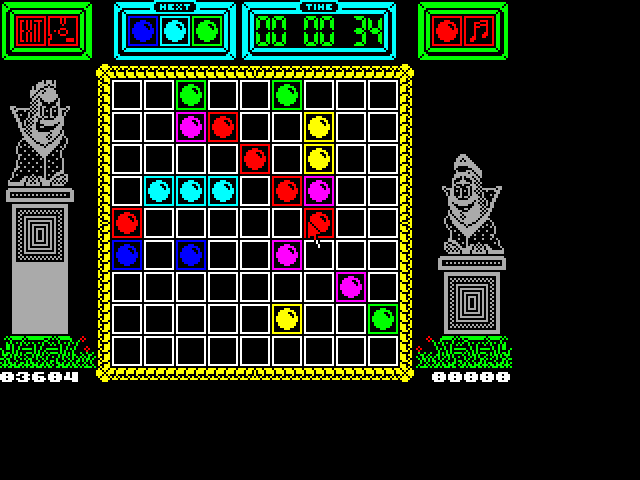Select the magenta ball directly below a yellow ball
Viewport: 640px width, 480px height.
pos(319,190)
